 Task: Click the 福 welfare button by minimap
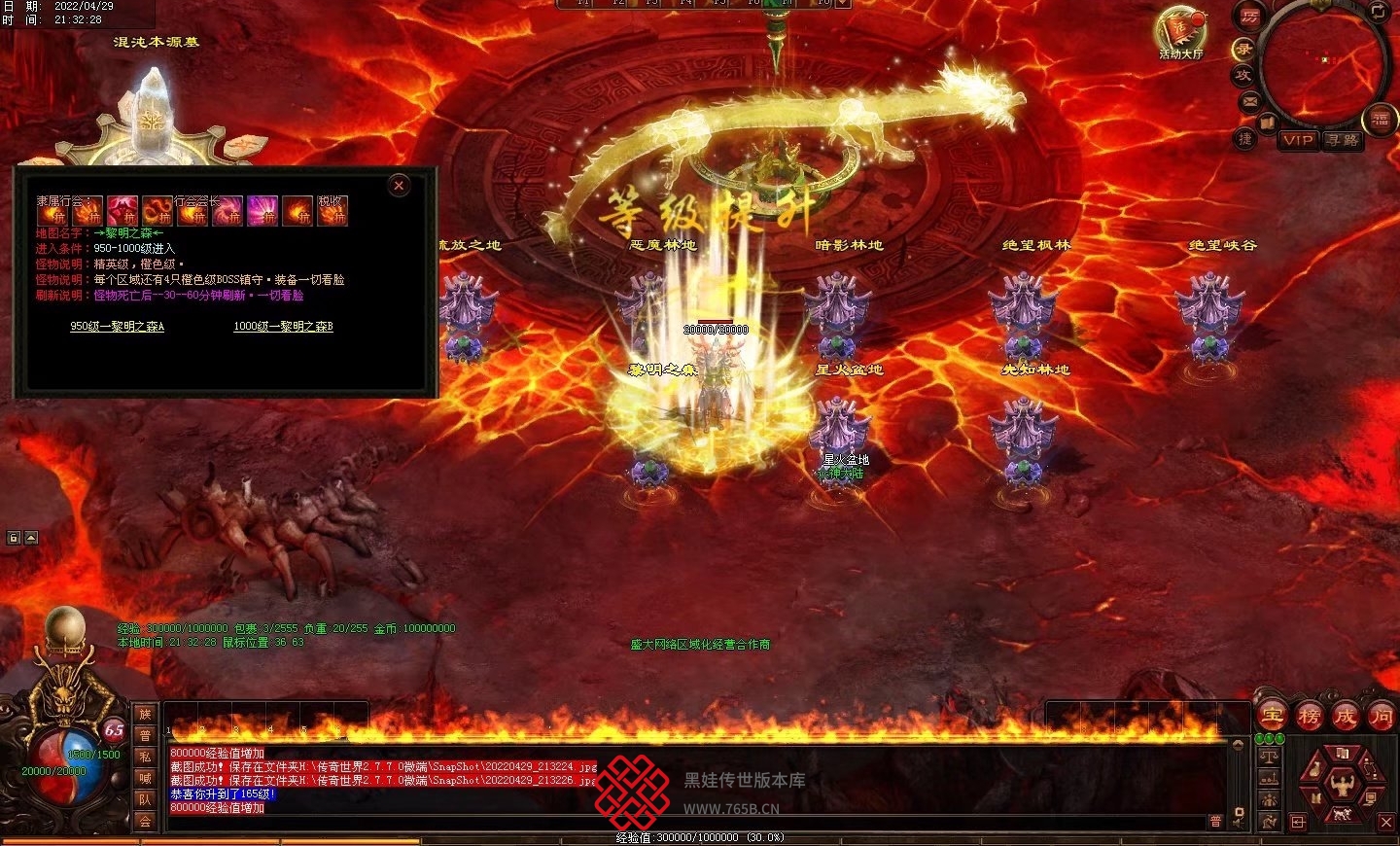point(1381,121)
